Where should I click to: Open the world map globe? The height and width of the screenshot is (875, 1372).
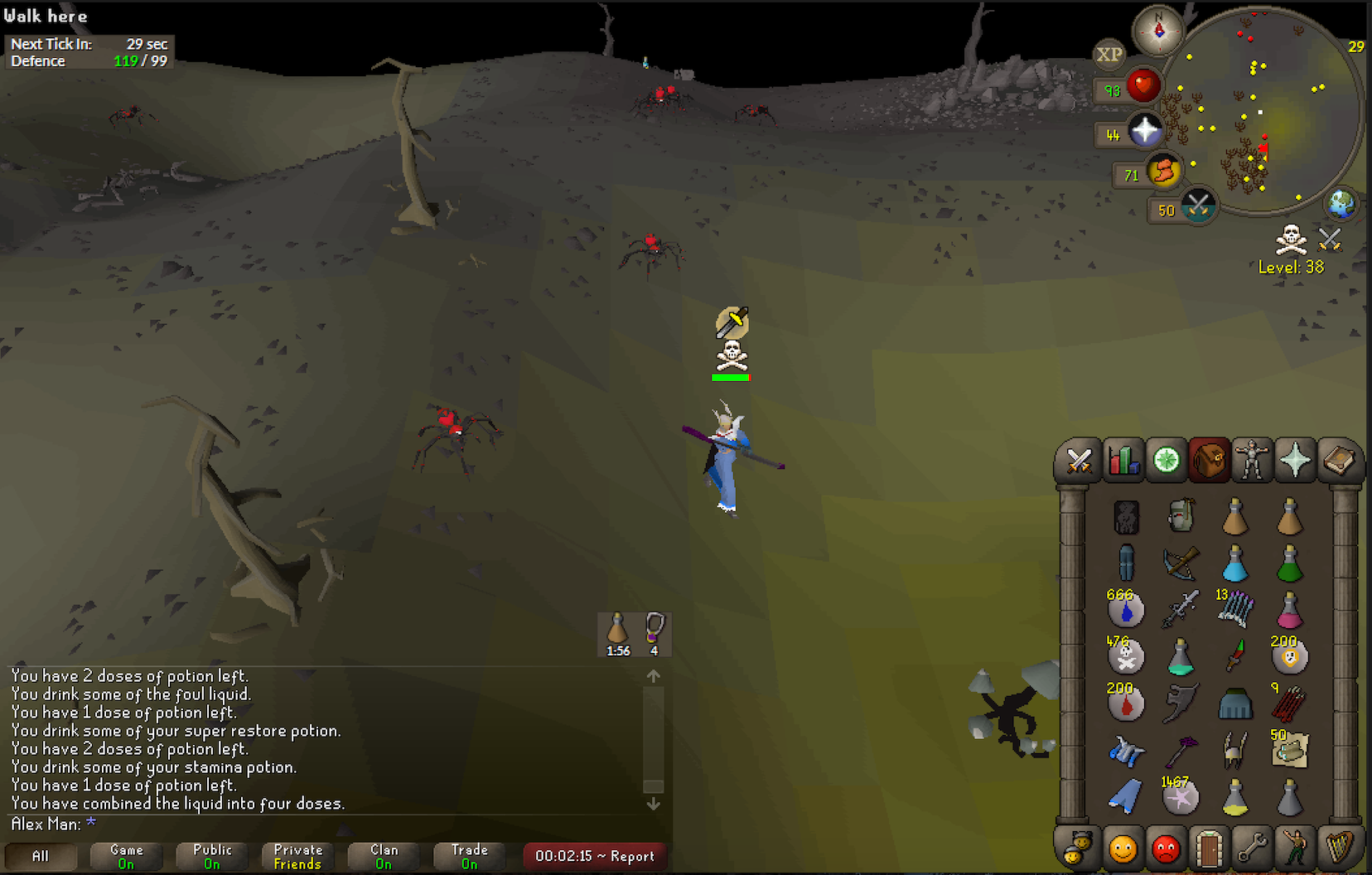coord(1341,204)
